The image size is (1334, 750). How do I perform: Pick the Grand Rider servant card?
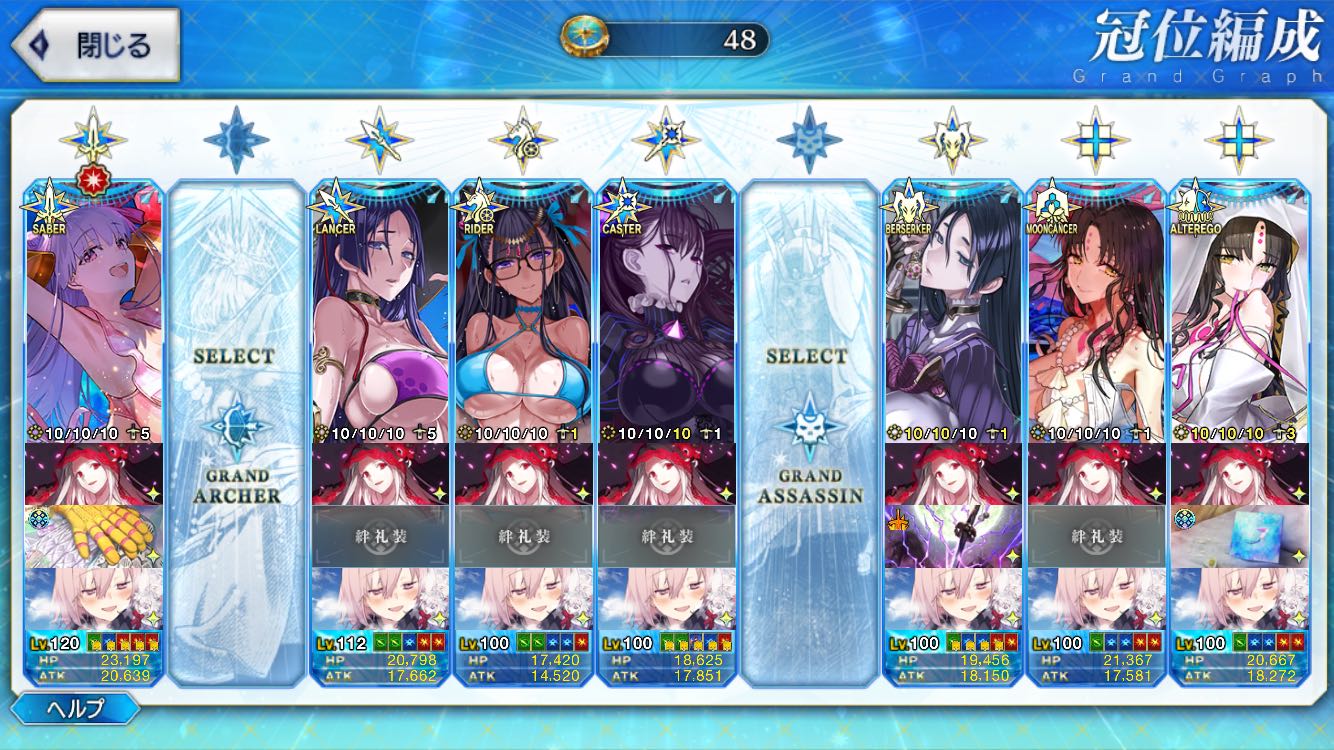pyautogui.click(x=523, y=310)
